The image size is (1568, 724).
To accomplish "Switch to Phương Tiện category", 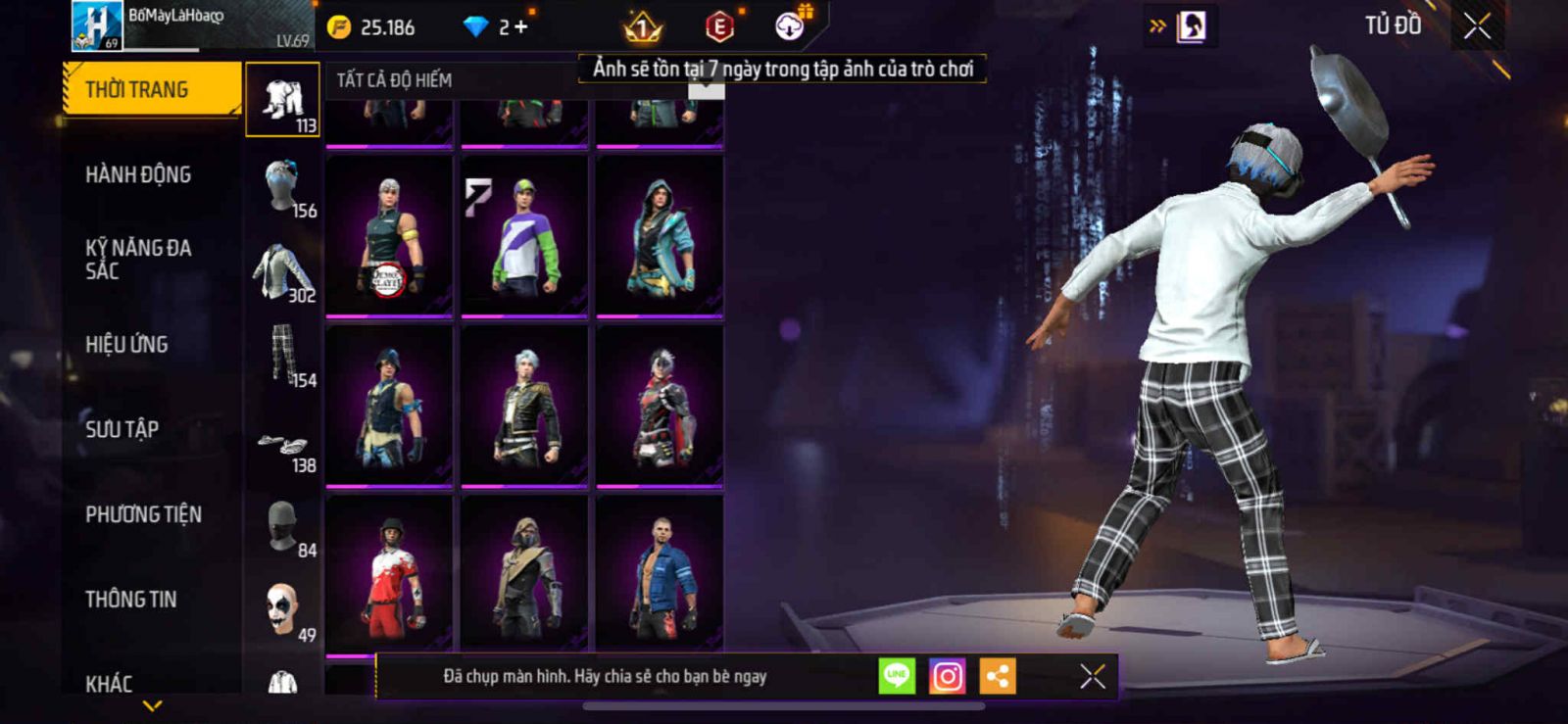I will tap(143, 513).
